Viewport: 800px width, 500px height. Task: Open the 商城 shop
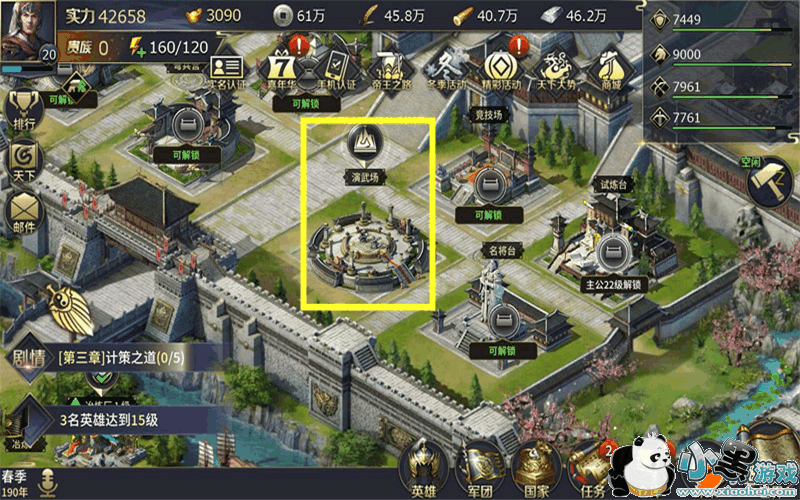tap(609, 67)
